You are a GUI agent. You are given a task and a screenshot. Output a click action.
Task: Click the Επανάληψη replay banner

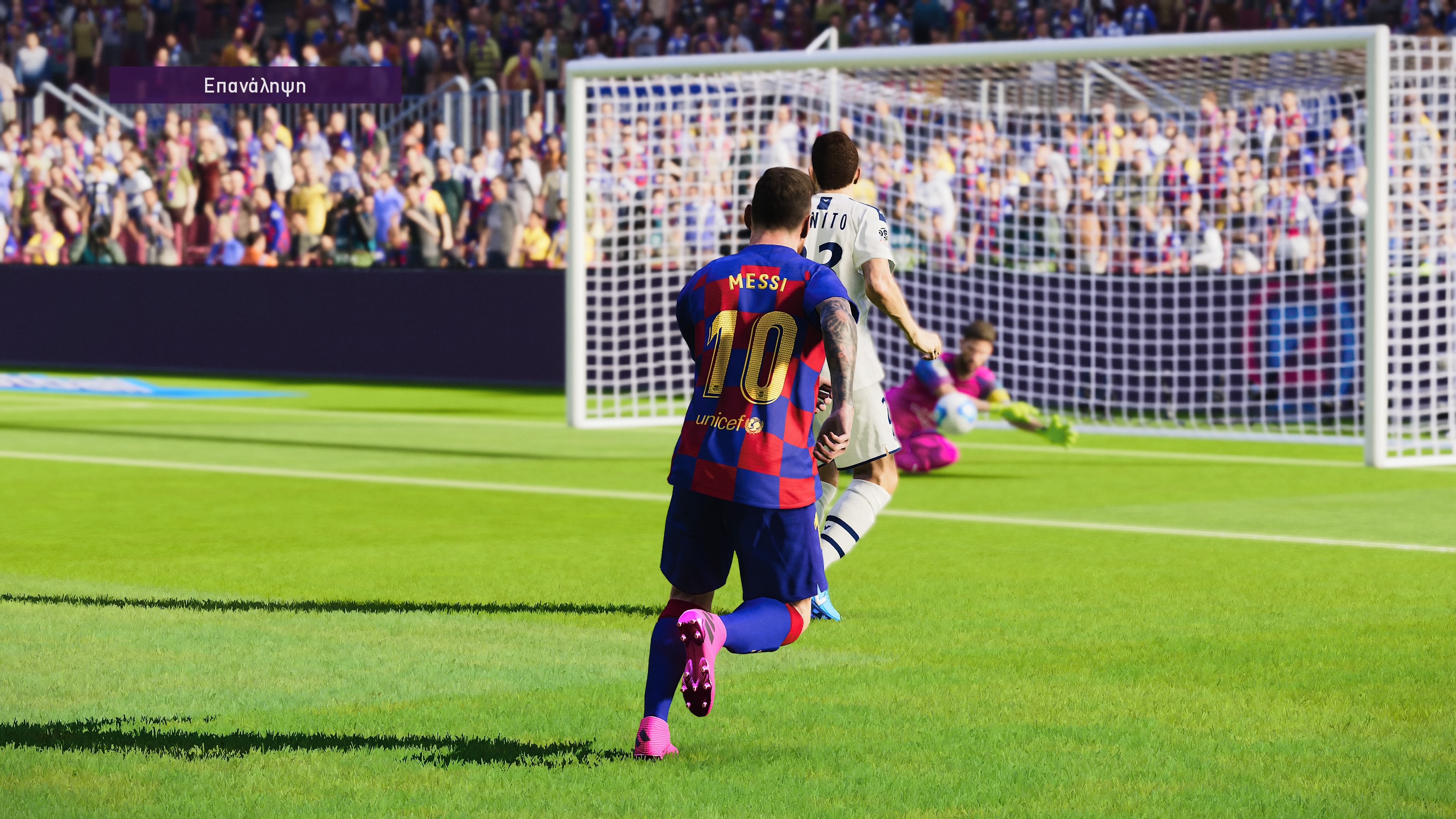click(255, 85)
